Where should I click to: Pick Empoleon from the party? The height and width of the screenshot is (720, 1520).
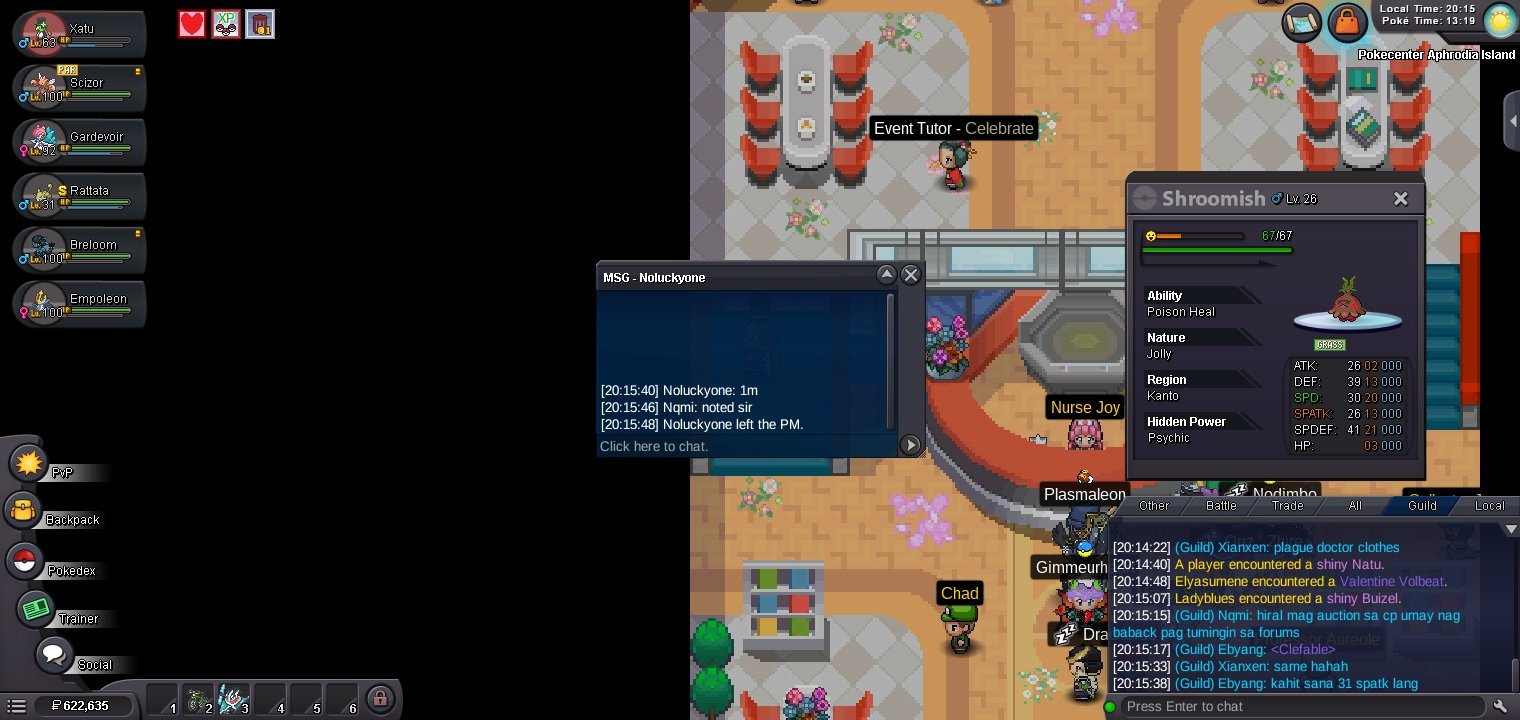click(80, 303)
